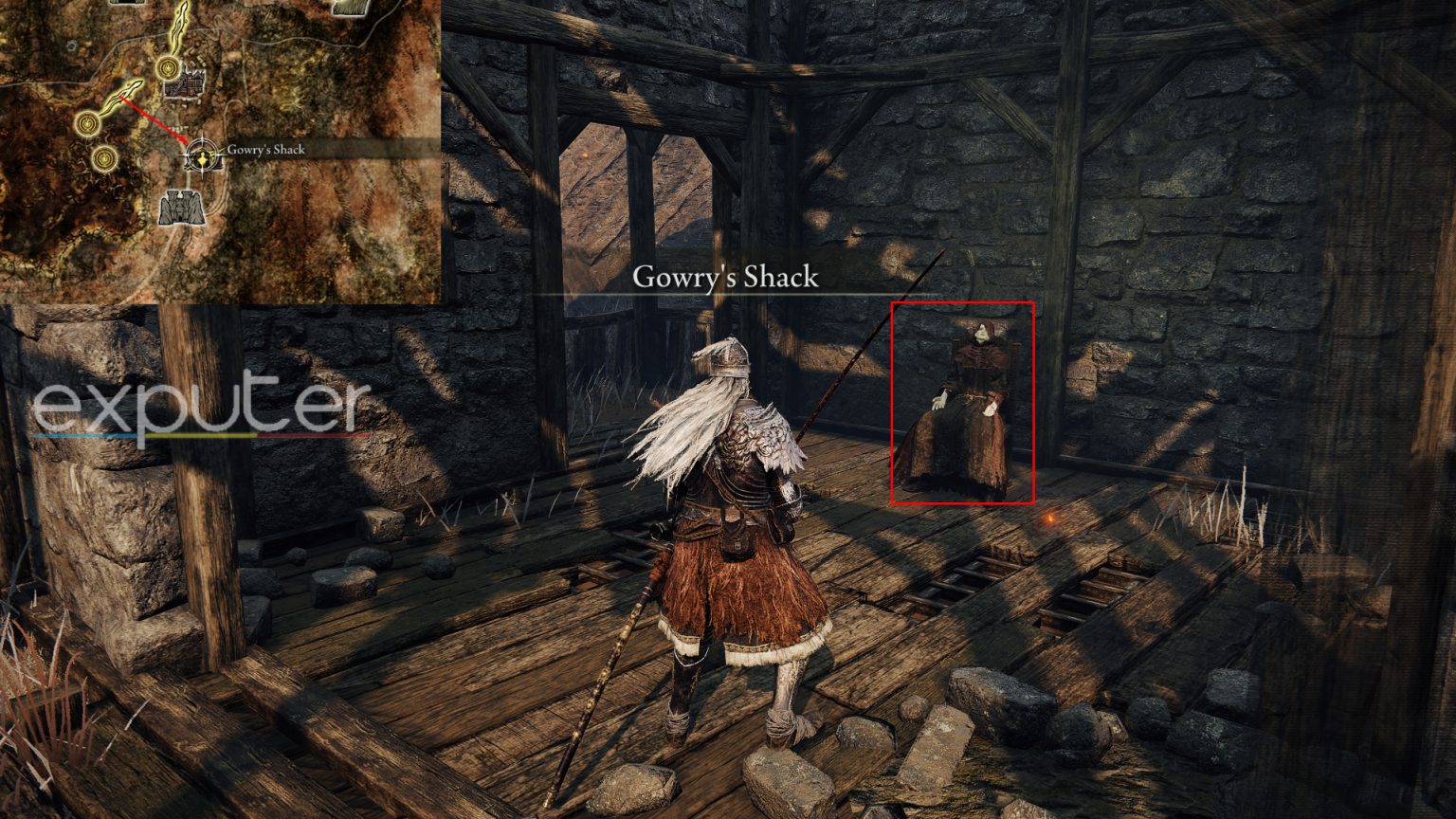Select the partially visible icon at map's top-right
This screenshot has width=1456, height=819.
348,9
